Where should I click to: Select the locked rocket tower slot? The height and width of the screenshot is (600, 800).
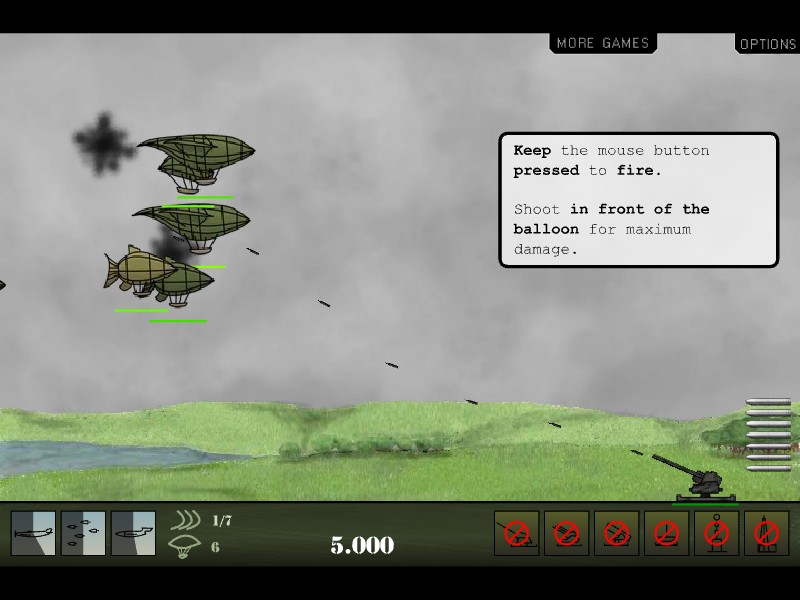[x=766, y=533]
